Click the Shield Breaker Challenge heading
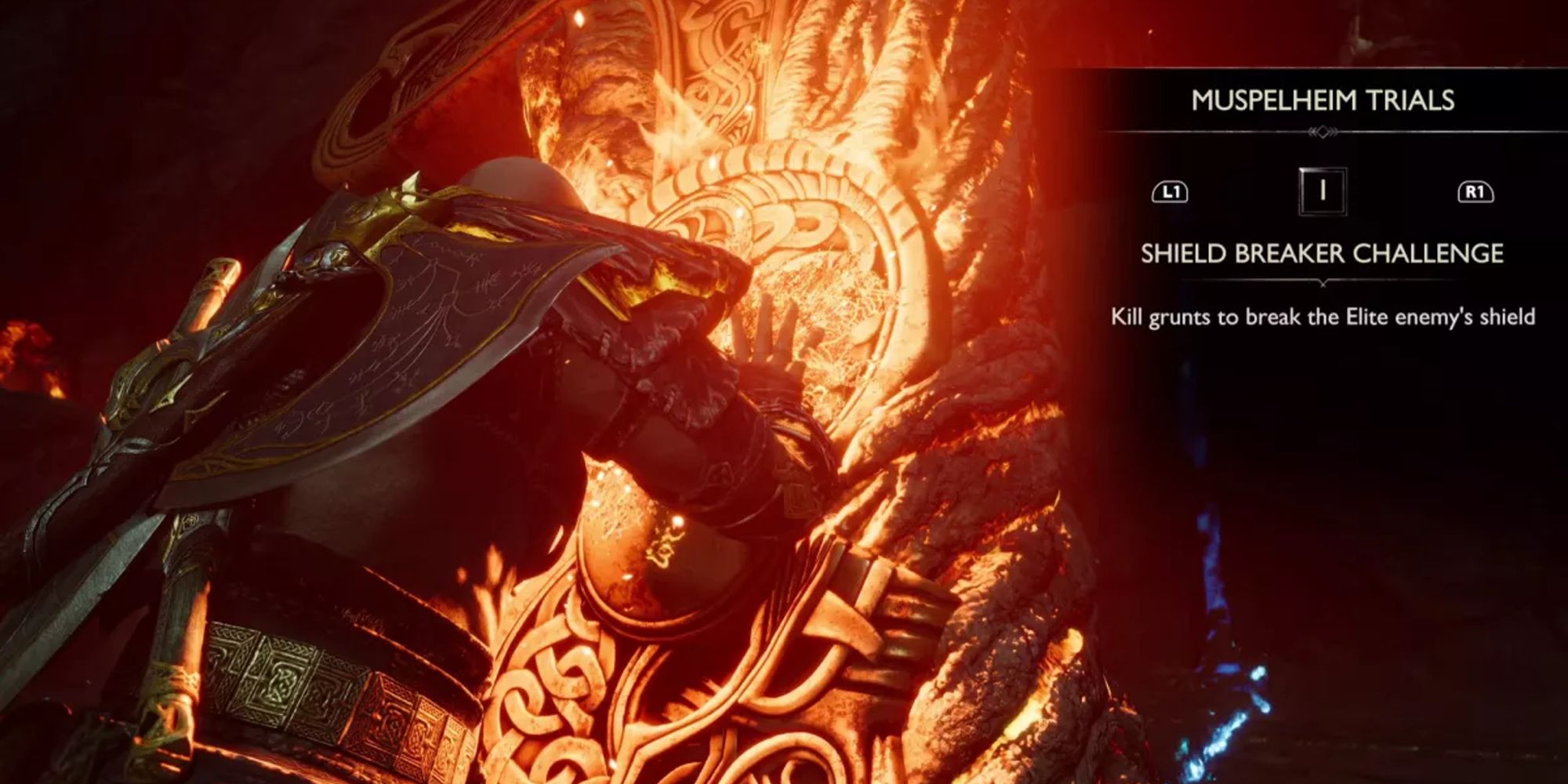 [1322, 252]
